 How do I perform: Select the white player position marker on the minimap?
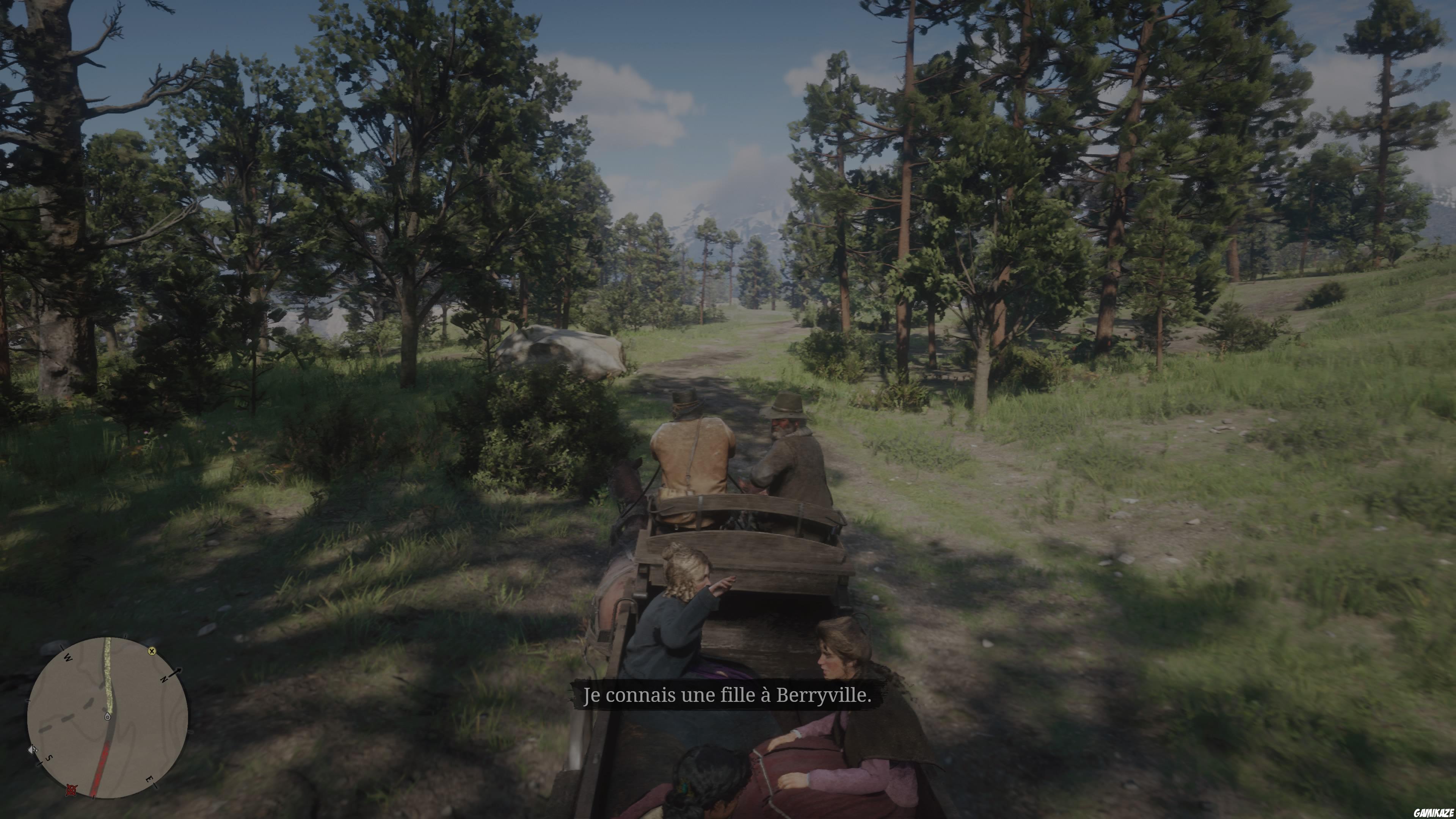[108, 717]
